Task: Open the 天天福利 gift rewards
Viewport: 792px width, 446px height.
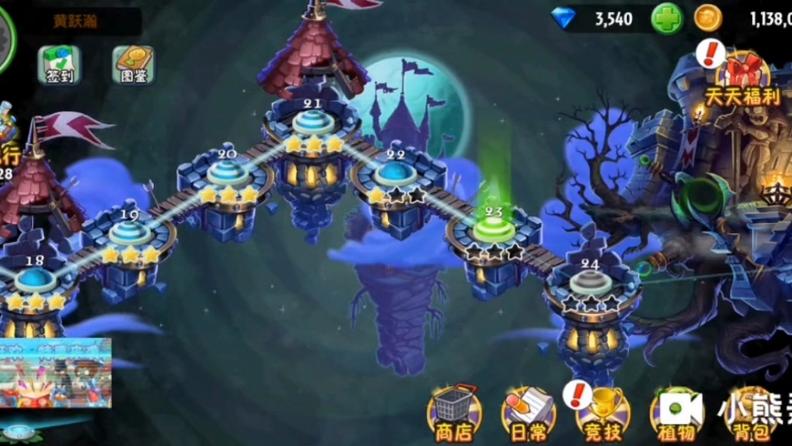Action: pos(741,76)
